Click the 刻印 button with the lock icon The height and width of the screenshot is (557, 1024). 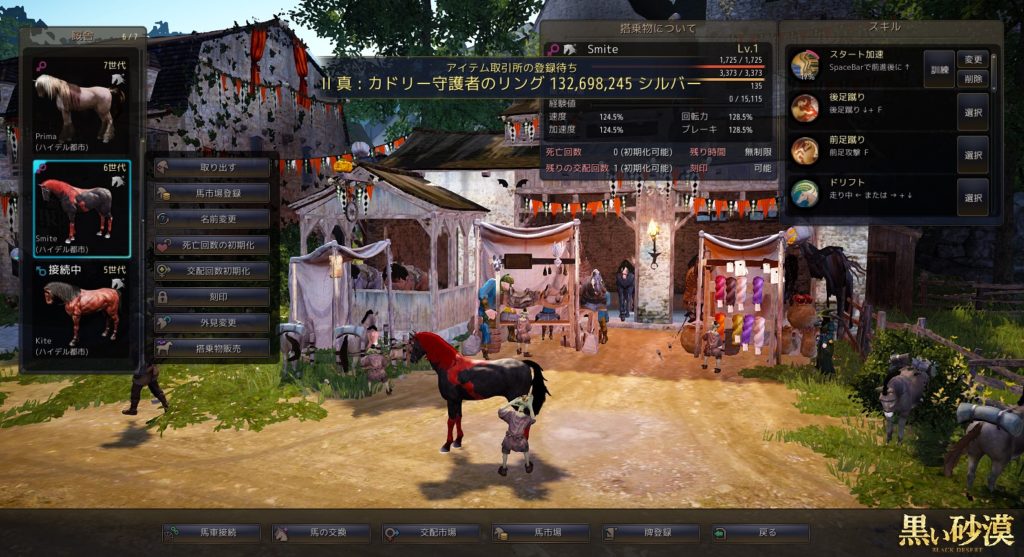(213, 297)
